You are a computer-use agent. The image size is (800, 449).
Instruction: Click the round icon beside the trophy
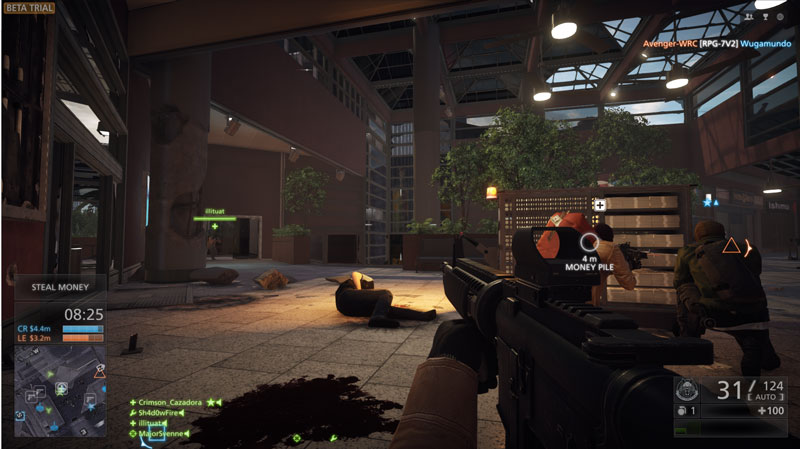click(x=781, y=17)
